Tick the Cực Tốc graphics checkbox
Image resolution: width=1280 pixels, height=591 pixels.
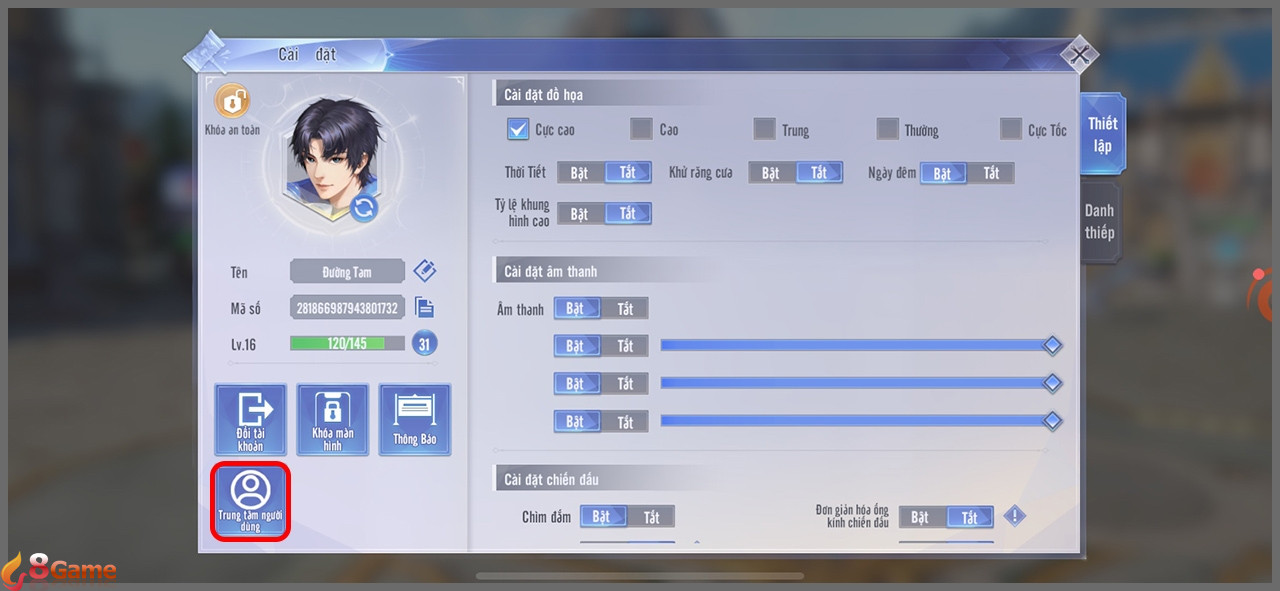[1011, 129]
